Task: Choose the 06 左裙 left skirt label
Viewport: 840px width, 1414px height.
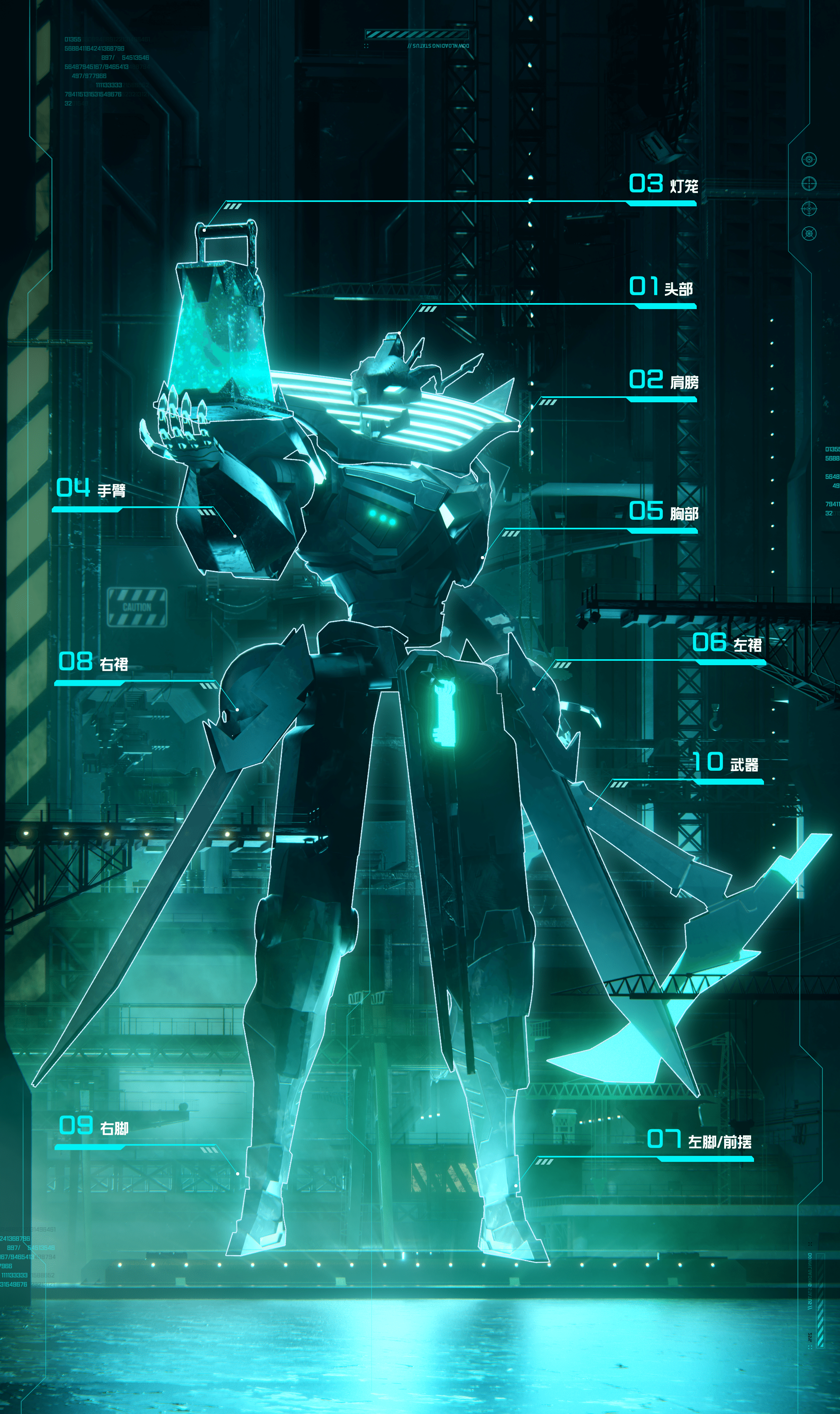Action: (727, 643)
